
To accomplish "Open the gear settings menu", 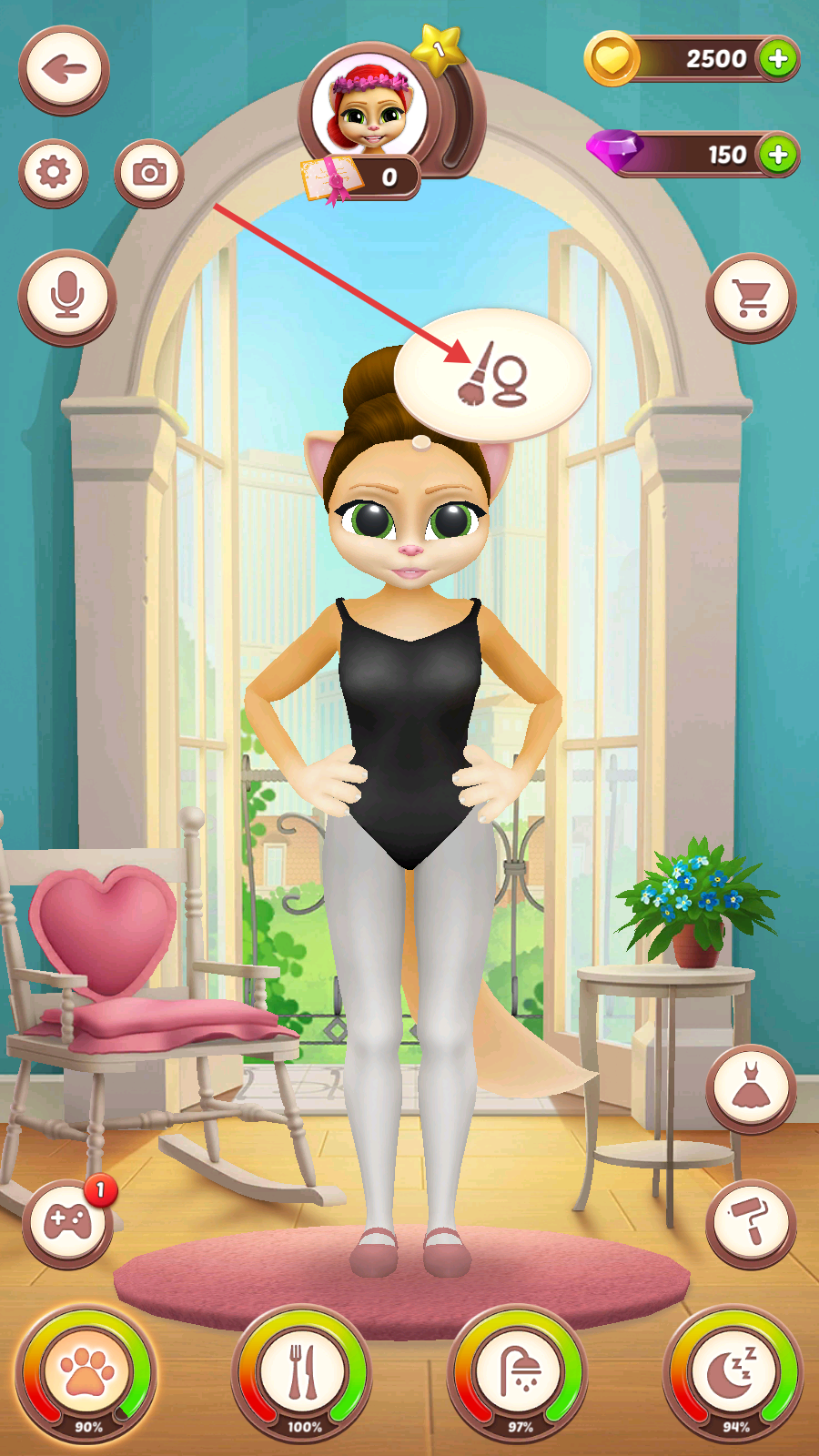I will (x=54, y=172).
